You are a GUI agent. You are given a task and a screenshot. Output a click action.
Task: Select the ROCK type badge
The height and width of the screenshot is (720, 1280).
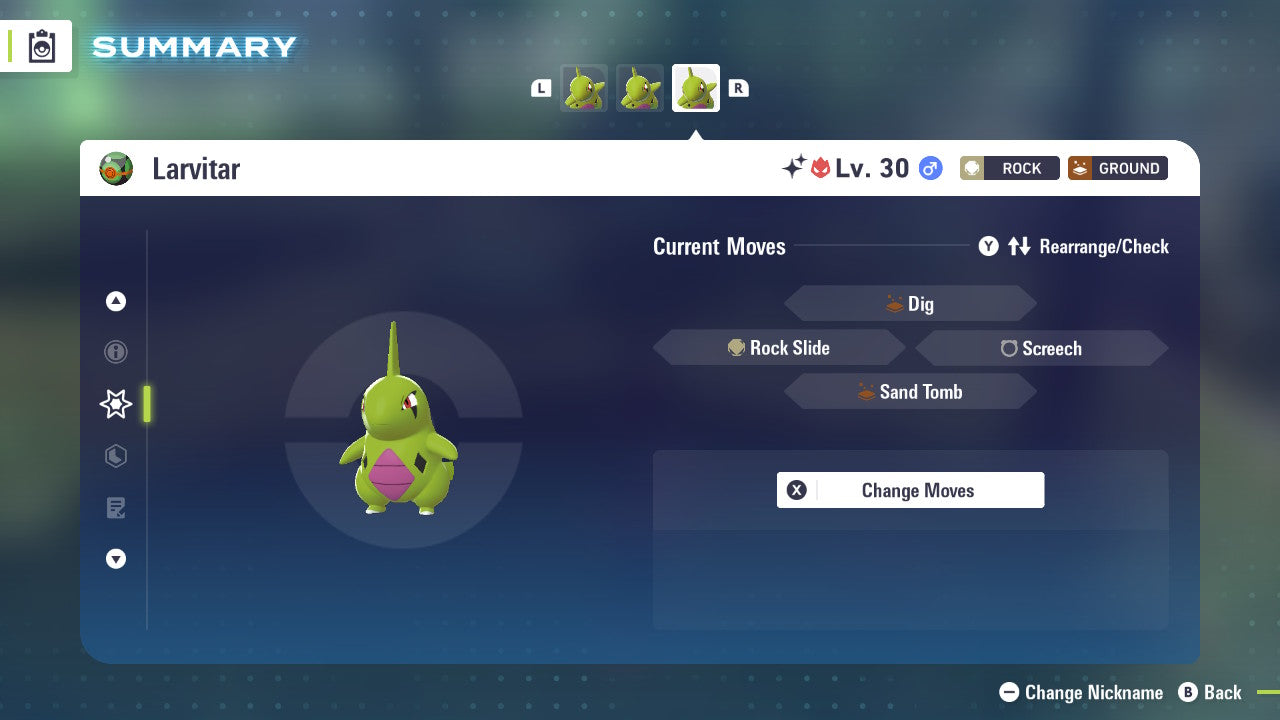point(1009,168)
